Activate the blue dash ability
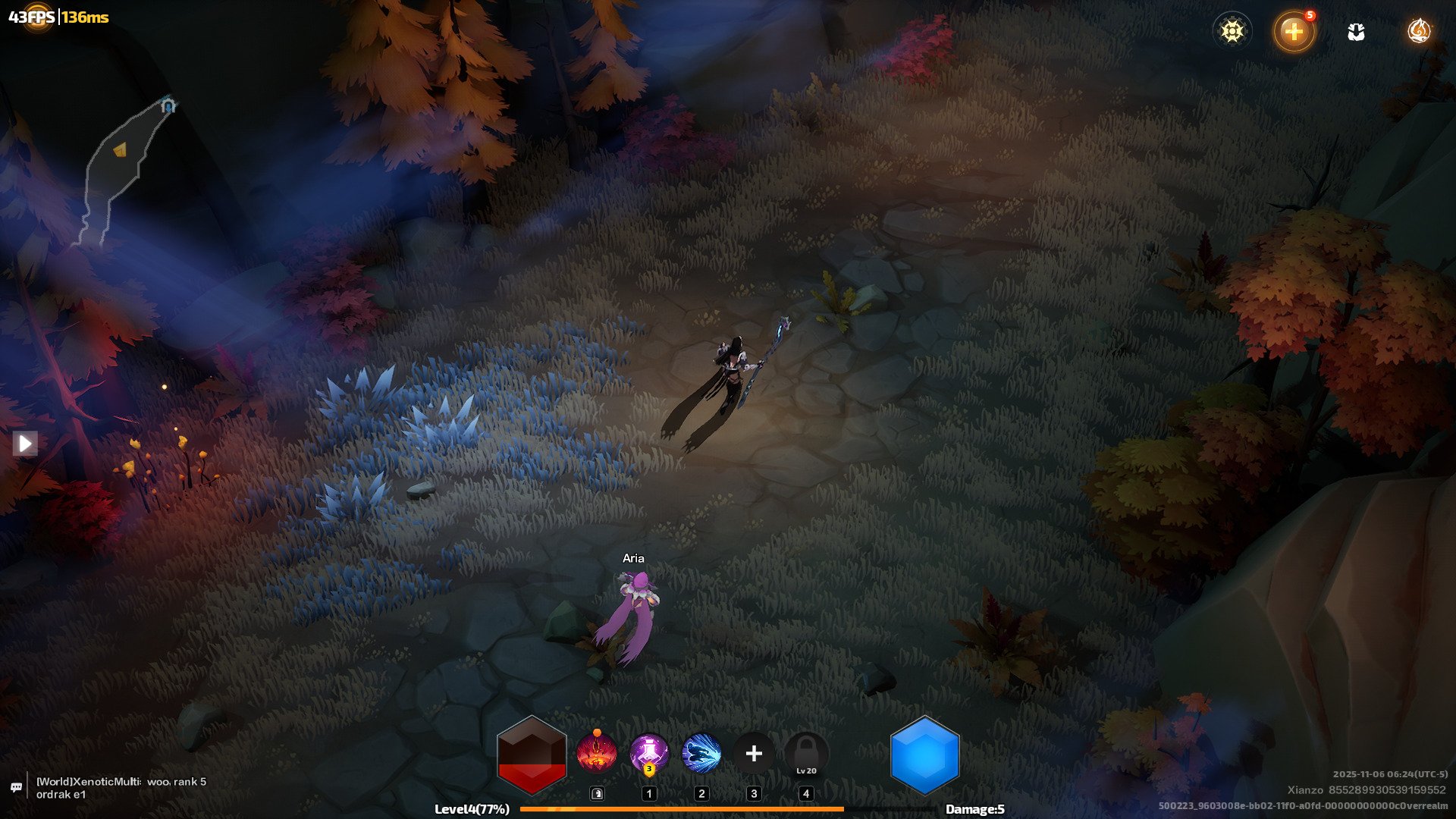Screen dimensions: 1456x819 click(701, 753)
